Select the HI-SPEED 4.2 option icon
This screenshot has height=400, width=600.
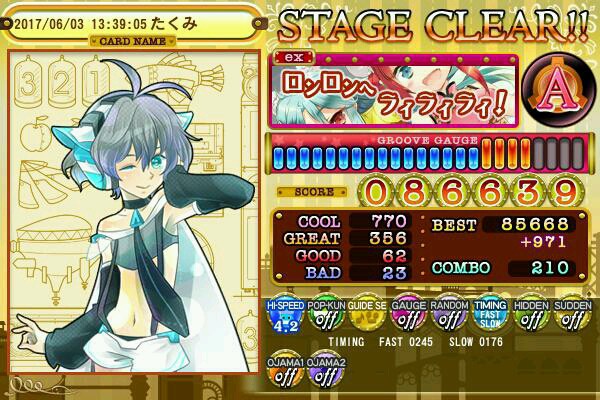[283, 316]
